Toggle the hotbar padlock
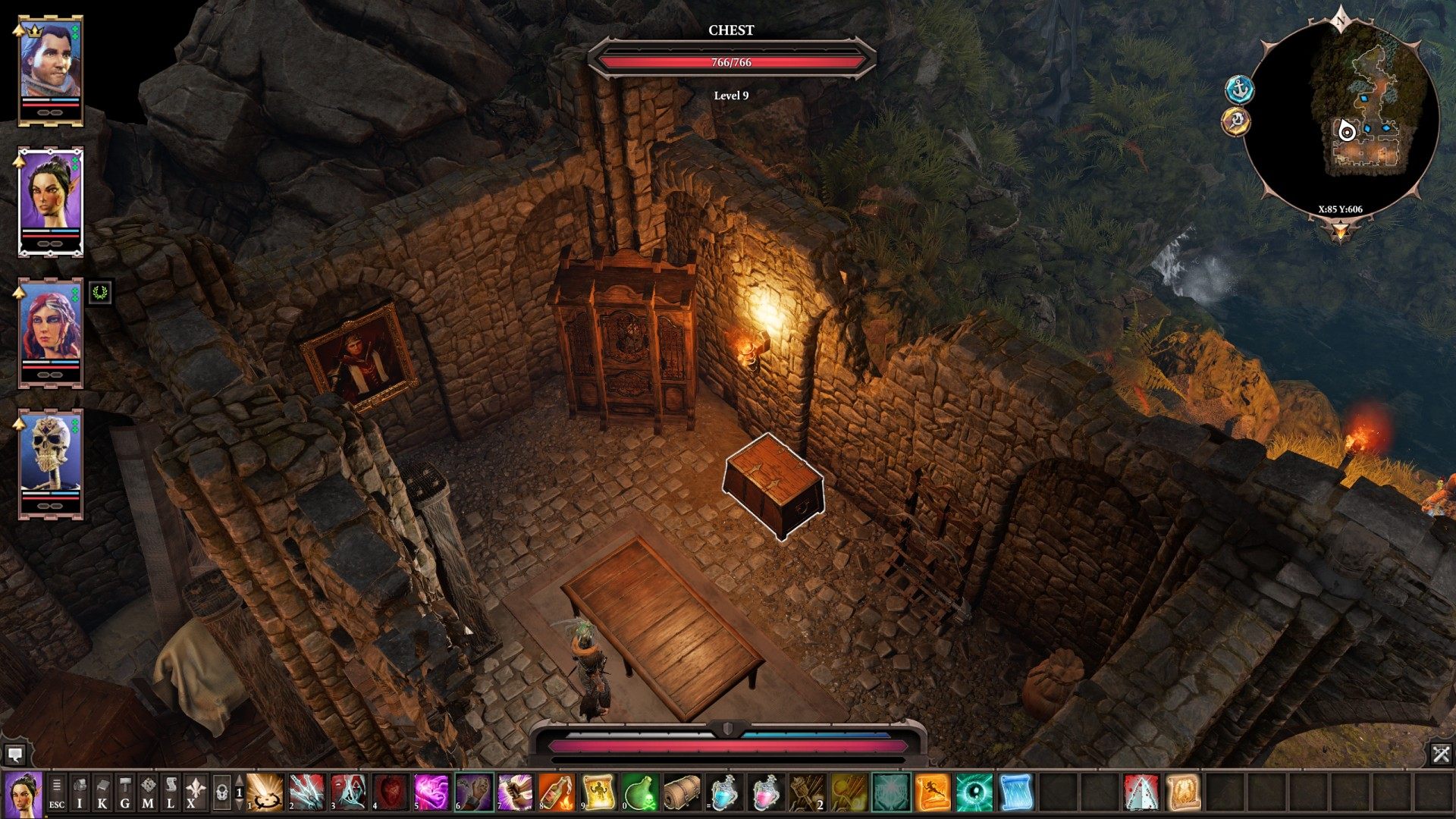This screenshot has height=819, width=1456. click(221, 793)
